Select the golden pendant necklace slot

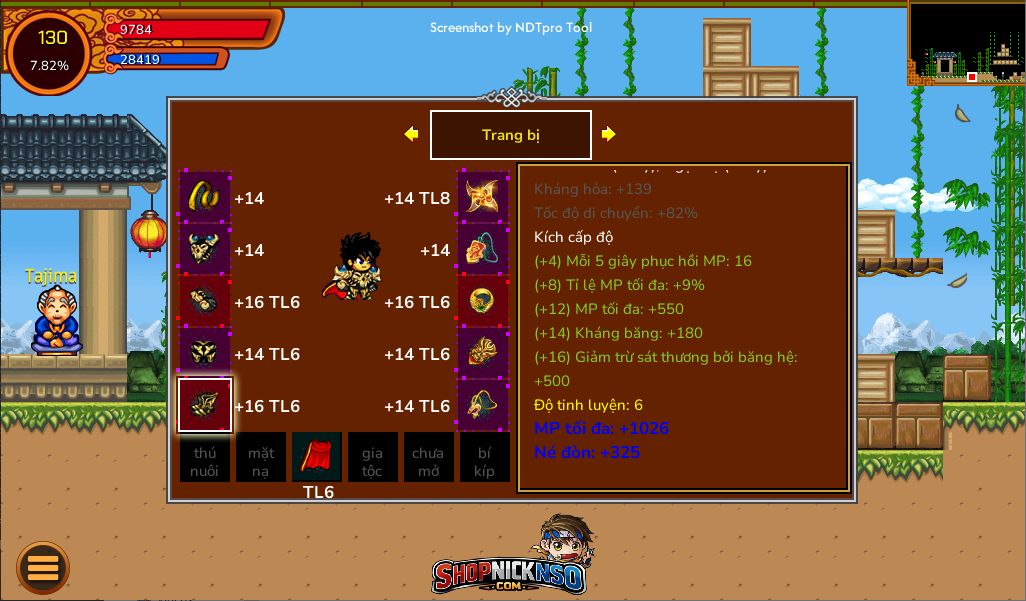click(484, 405)
